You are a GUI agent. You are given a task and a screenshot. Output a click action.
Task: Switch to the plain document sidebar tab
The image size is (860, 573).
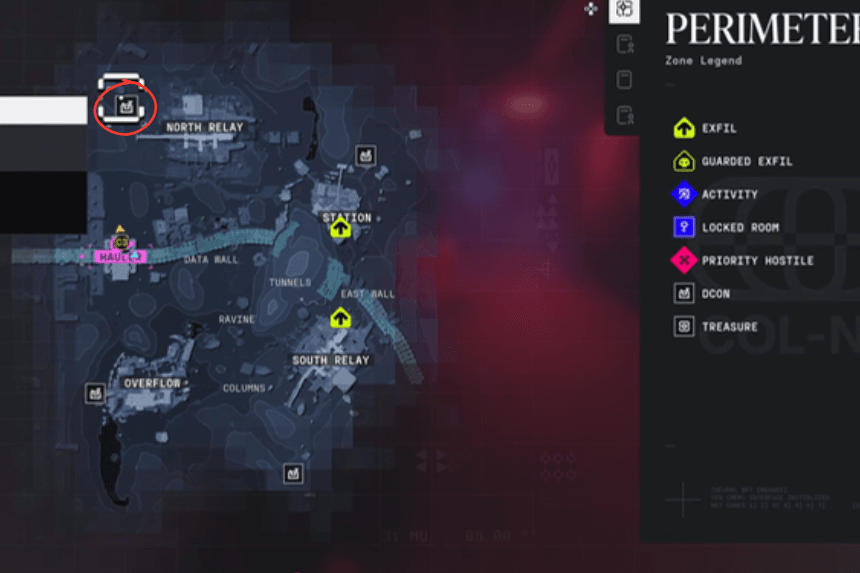624,79
